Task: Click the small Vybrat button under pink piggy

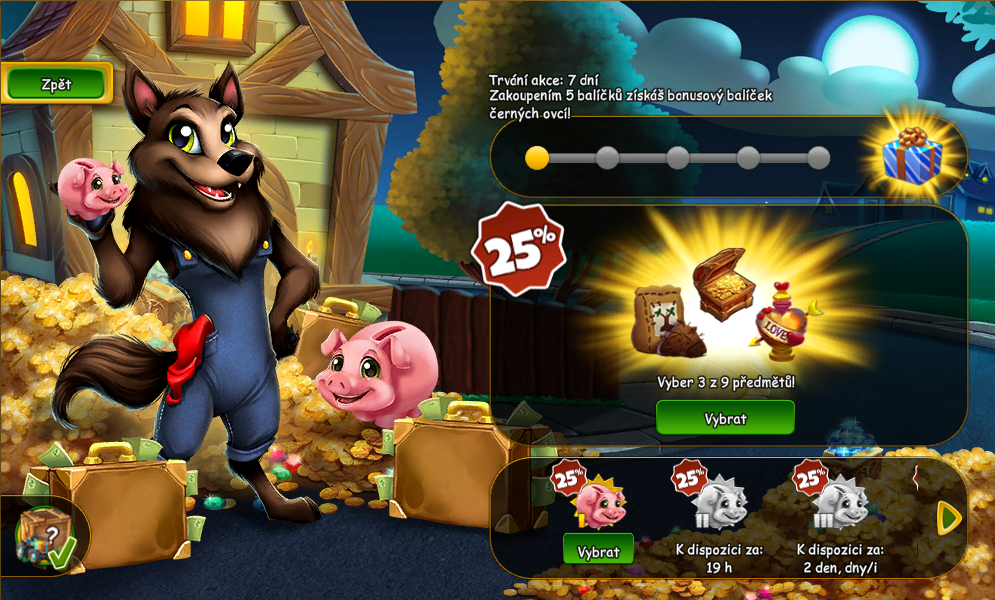Action: tap(598, 551)
